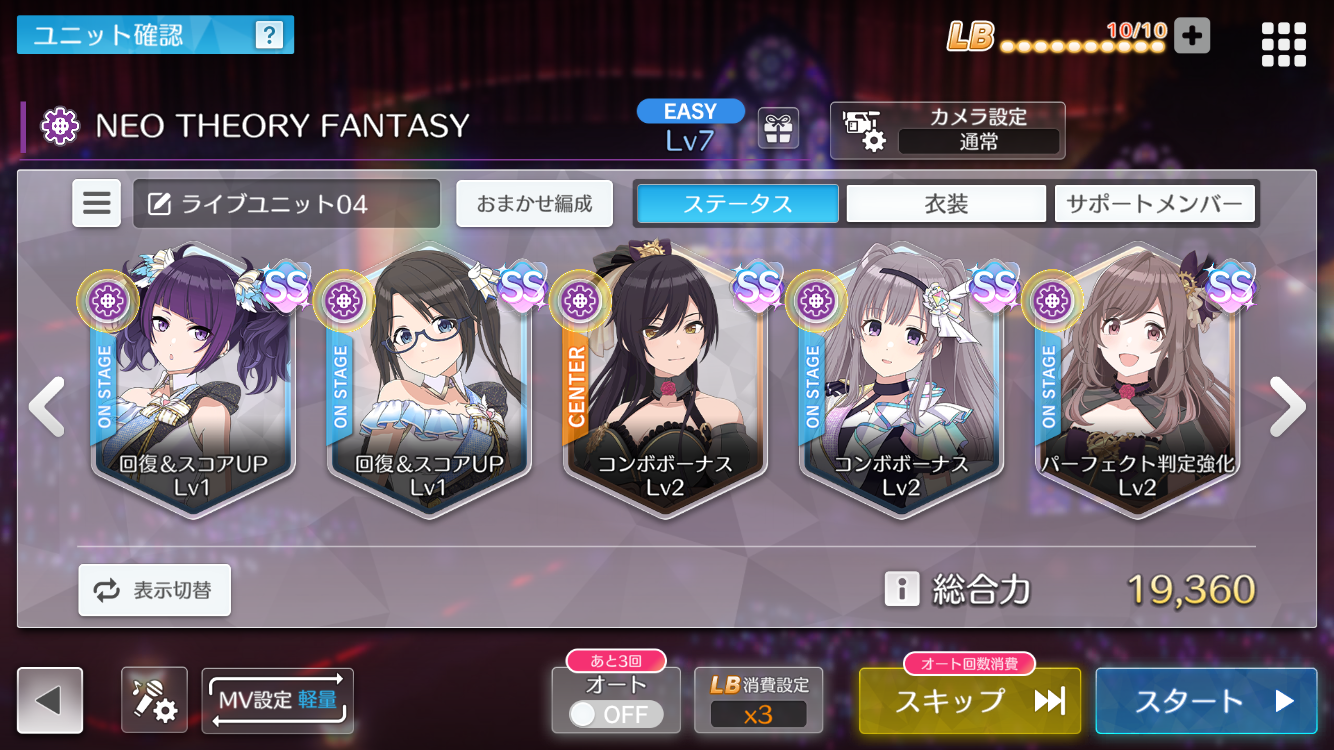Switch to the ステータス tab

[738, 204]
